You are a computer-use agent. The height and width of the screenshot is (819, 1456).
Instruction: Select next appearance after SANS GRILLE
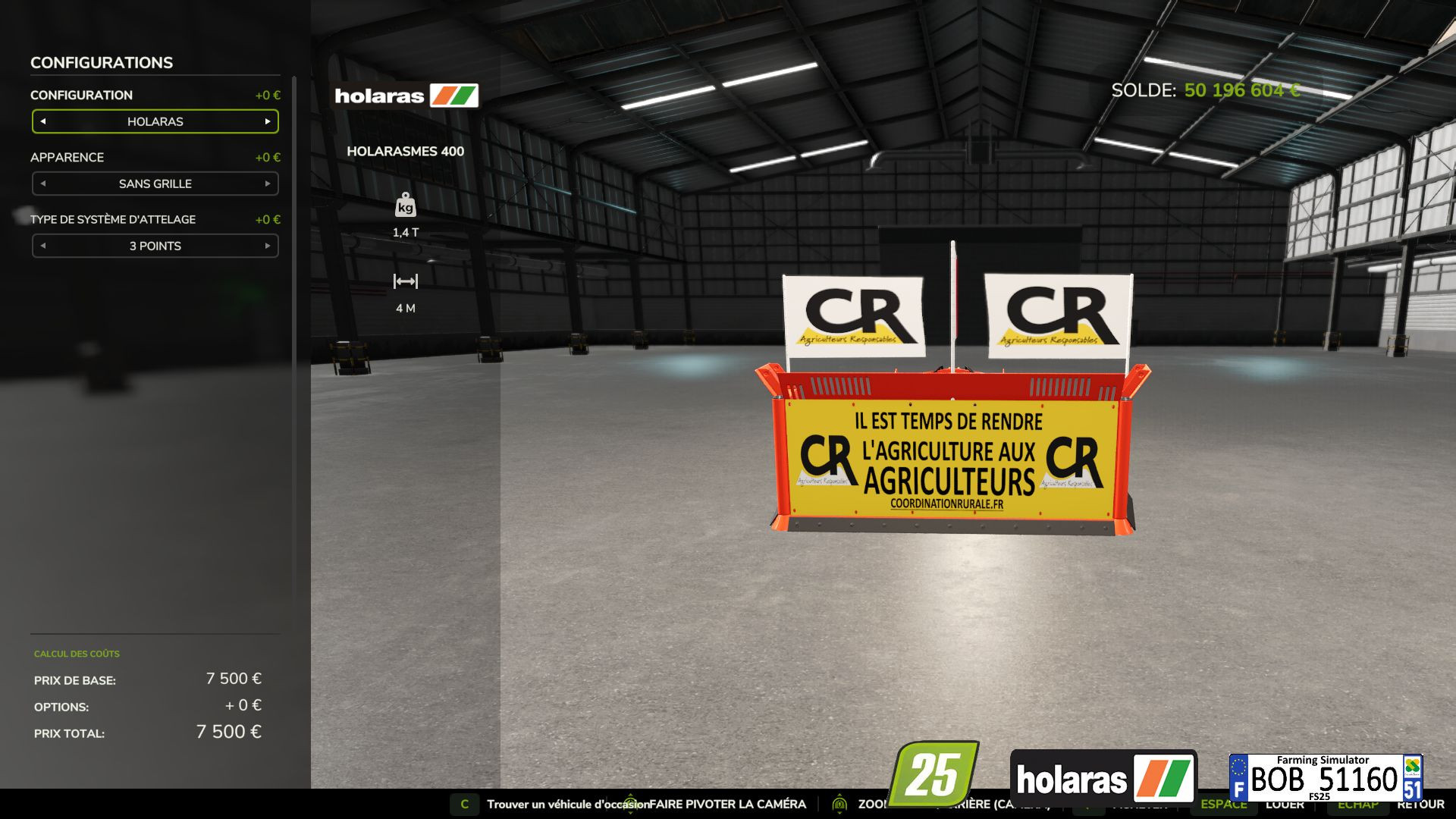pyautogui.click(x=267, y=184)
